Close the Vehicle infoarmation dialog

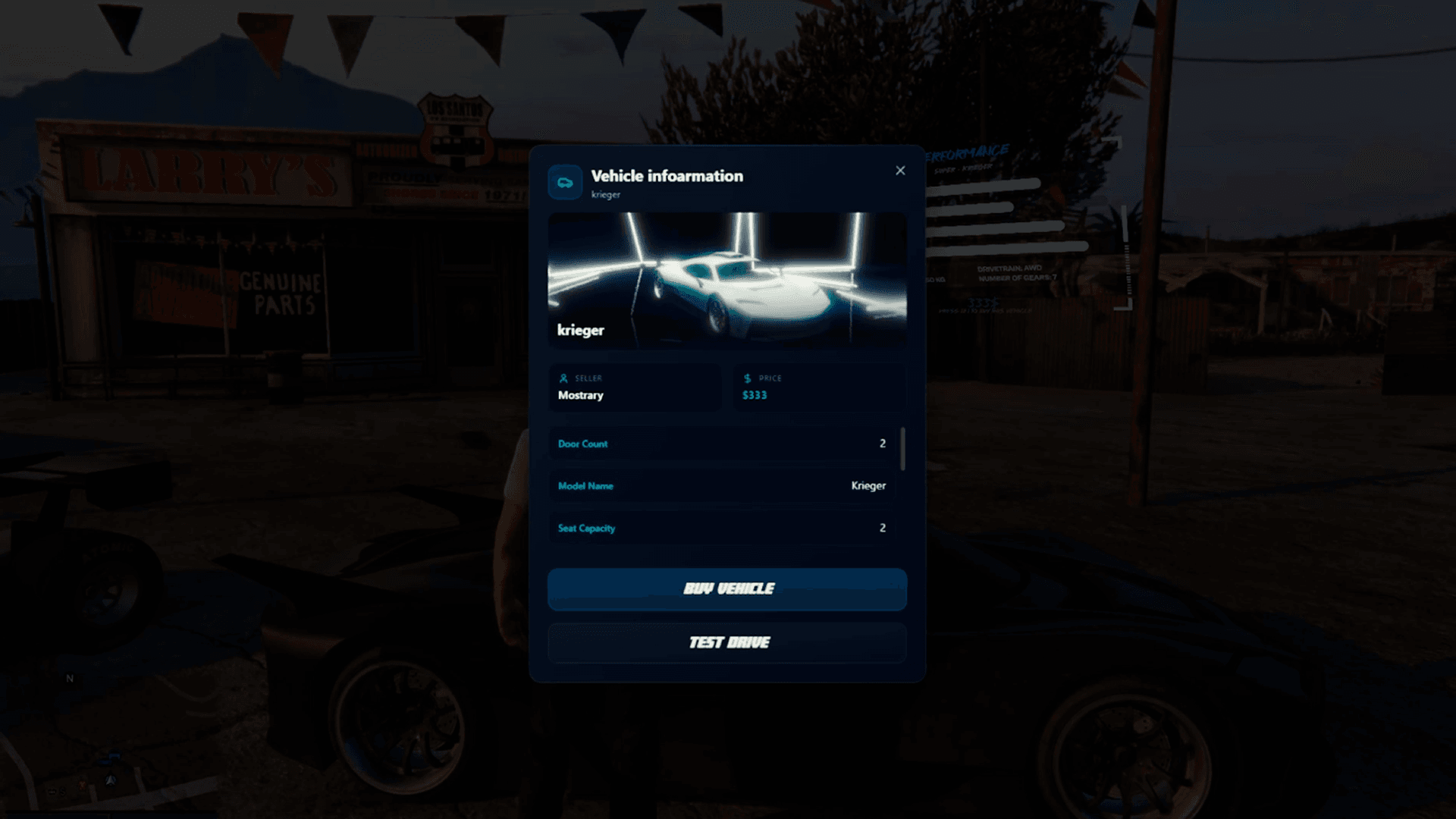(x=900, y=171)
